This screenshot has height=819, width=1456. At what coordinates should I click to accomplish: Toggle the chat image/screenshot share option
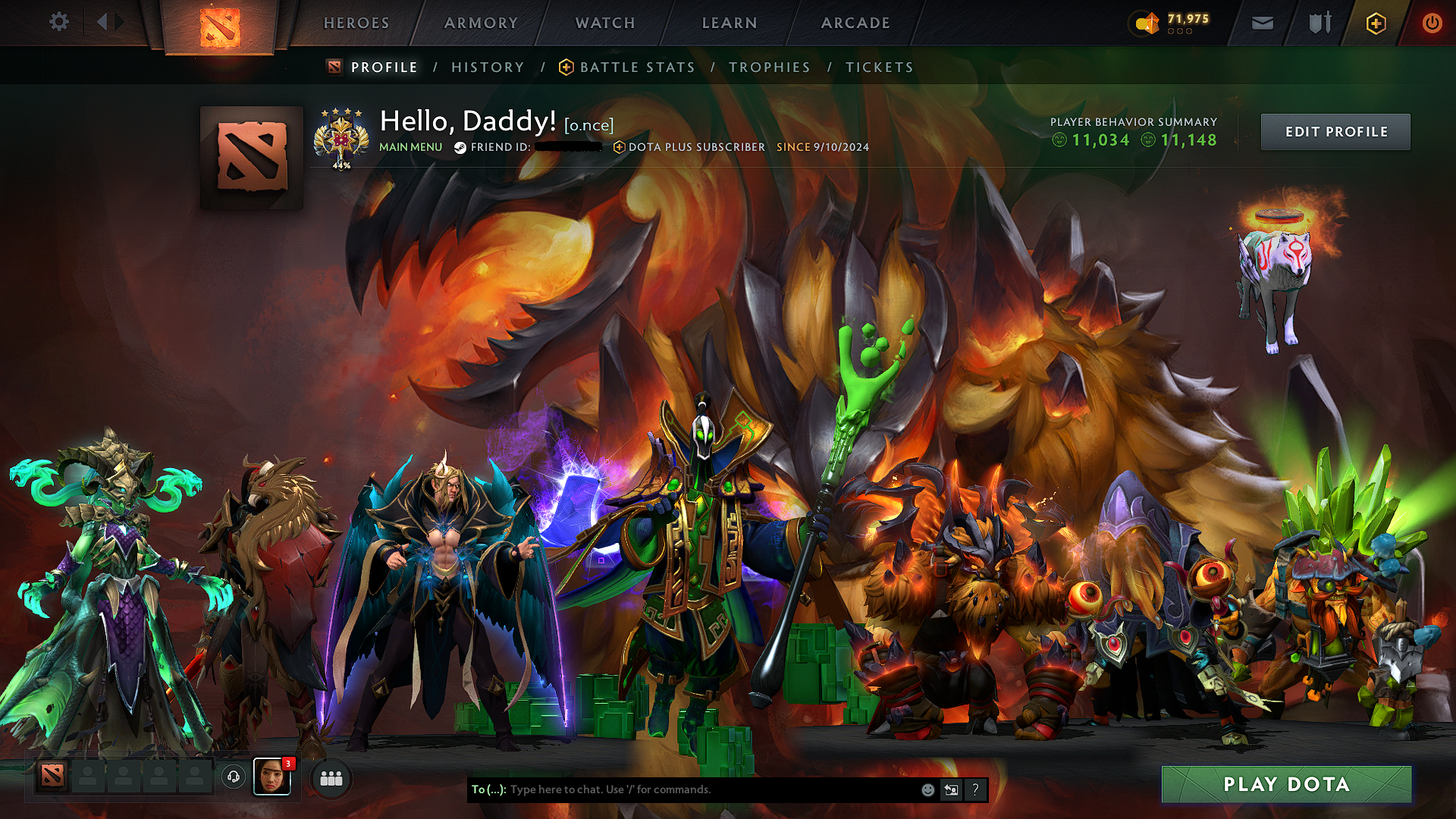(951, 789)
